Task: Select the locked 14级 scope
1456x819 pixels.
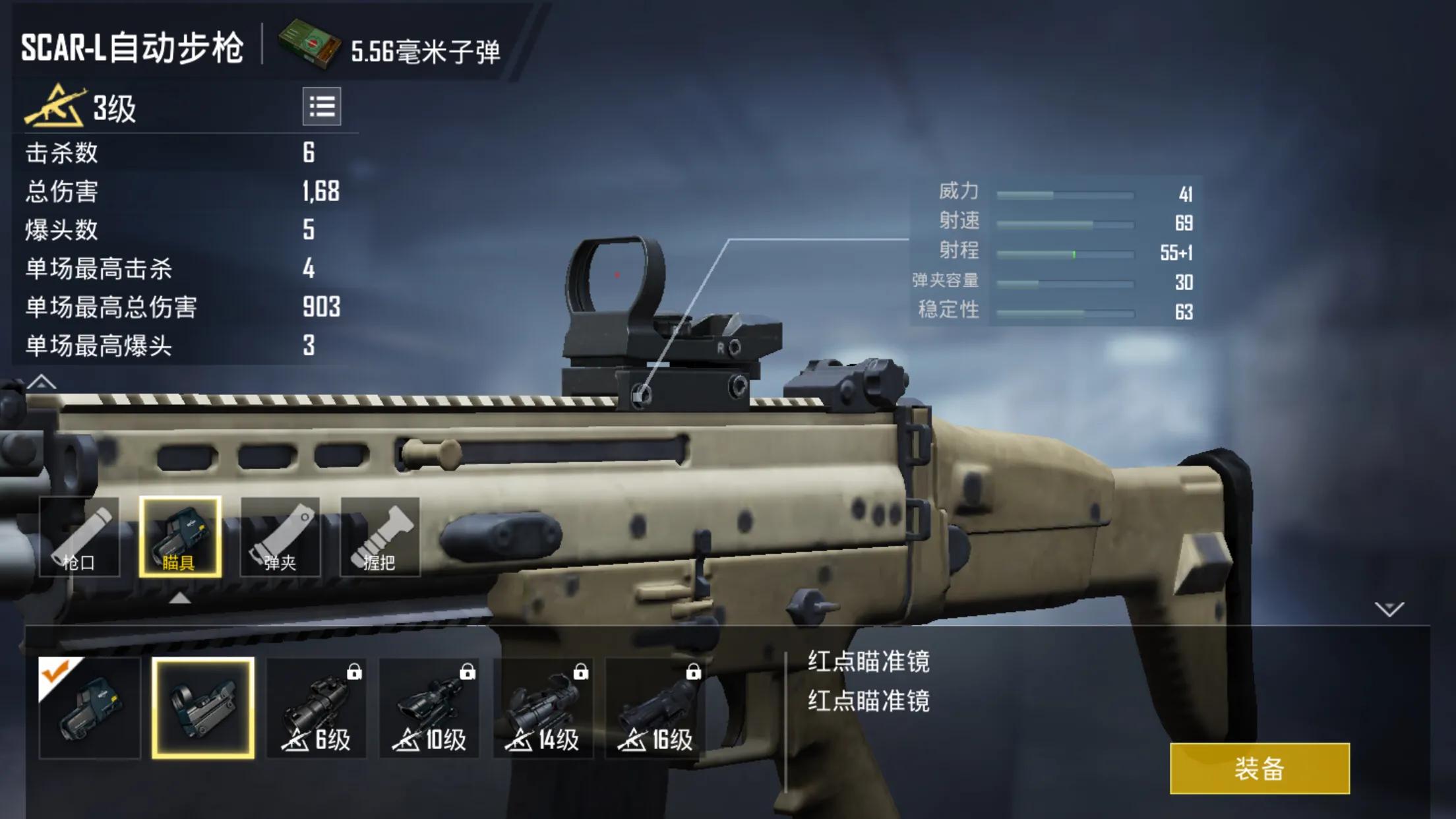Action: point(543,708)
